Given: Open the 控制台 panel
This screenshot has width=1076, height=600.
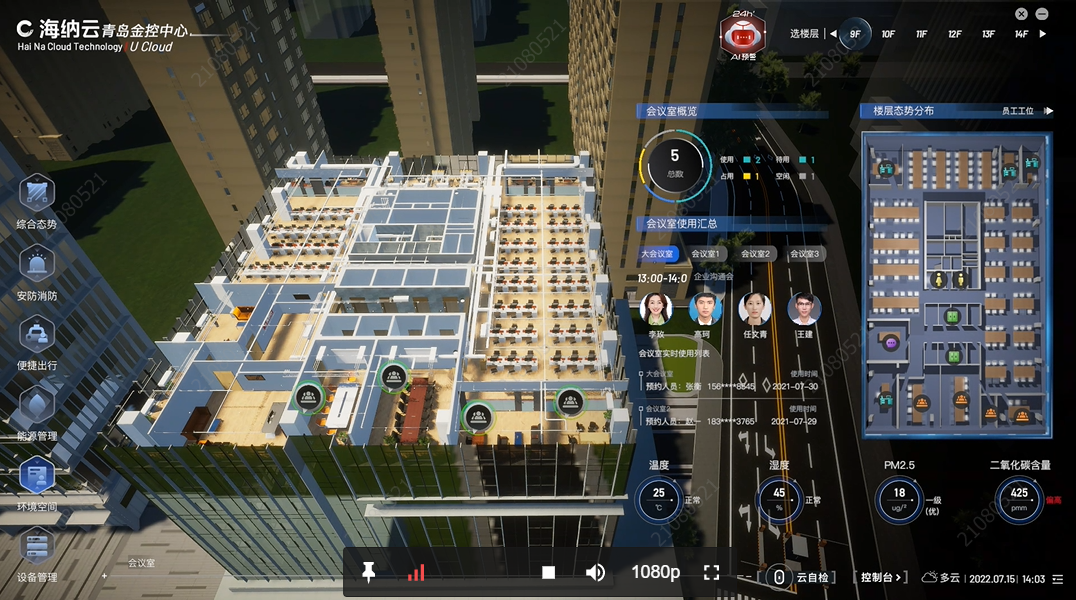Looking at the screenshot, I should tap(881, 577).
